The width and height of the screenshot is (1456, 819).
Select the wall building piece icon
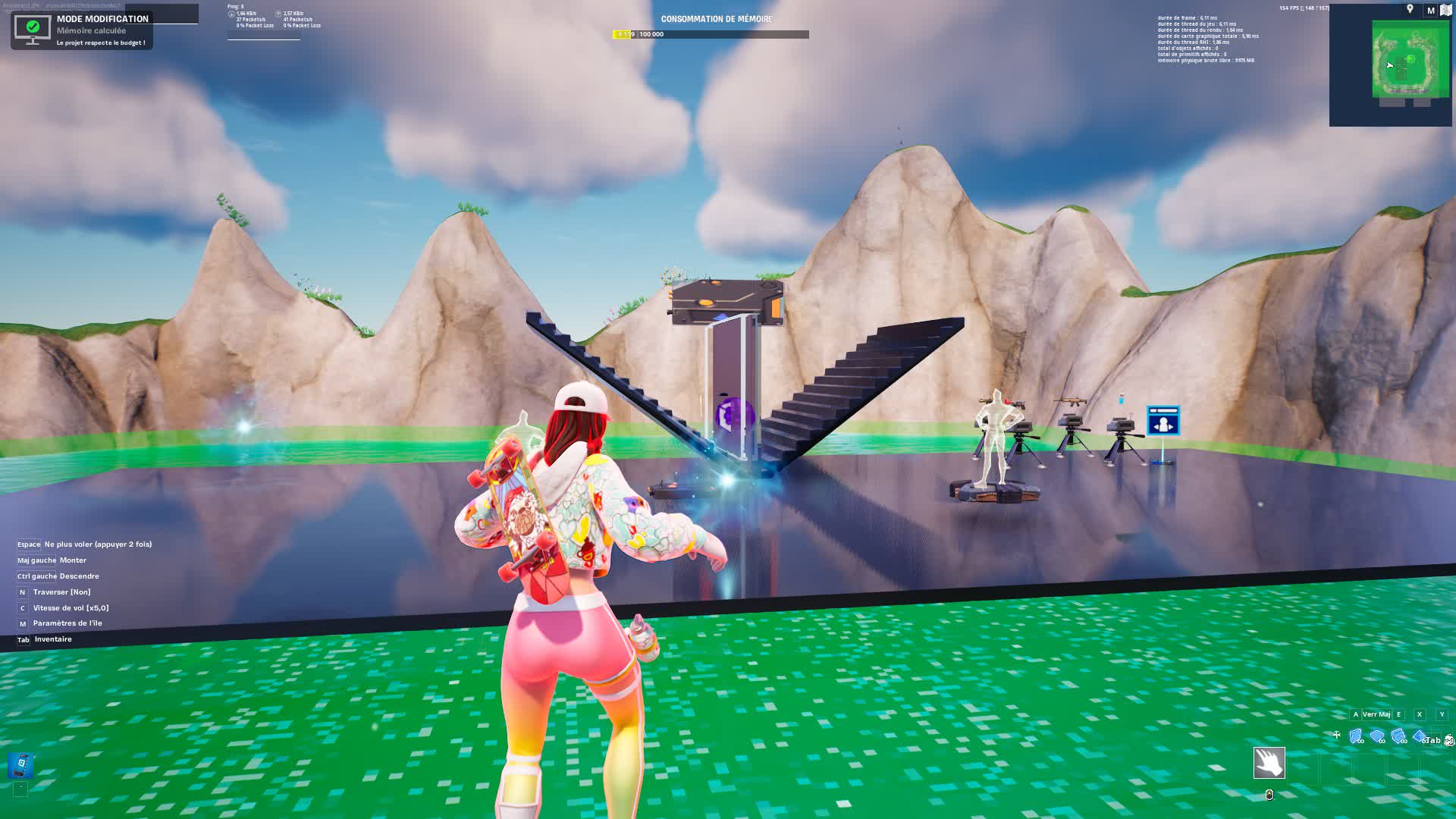tap(1355, 733)
